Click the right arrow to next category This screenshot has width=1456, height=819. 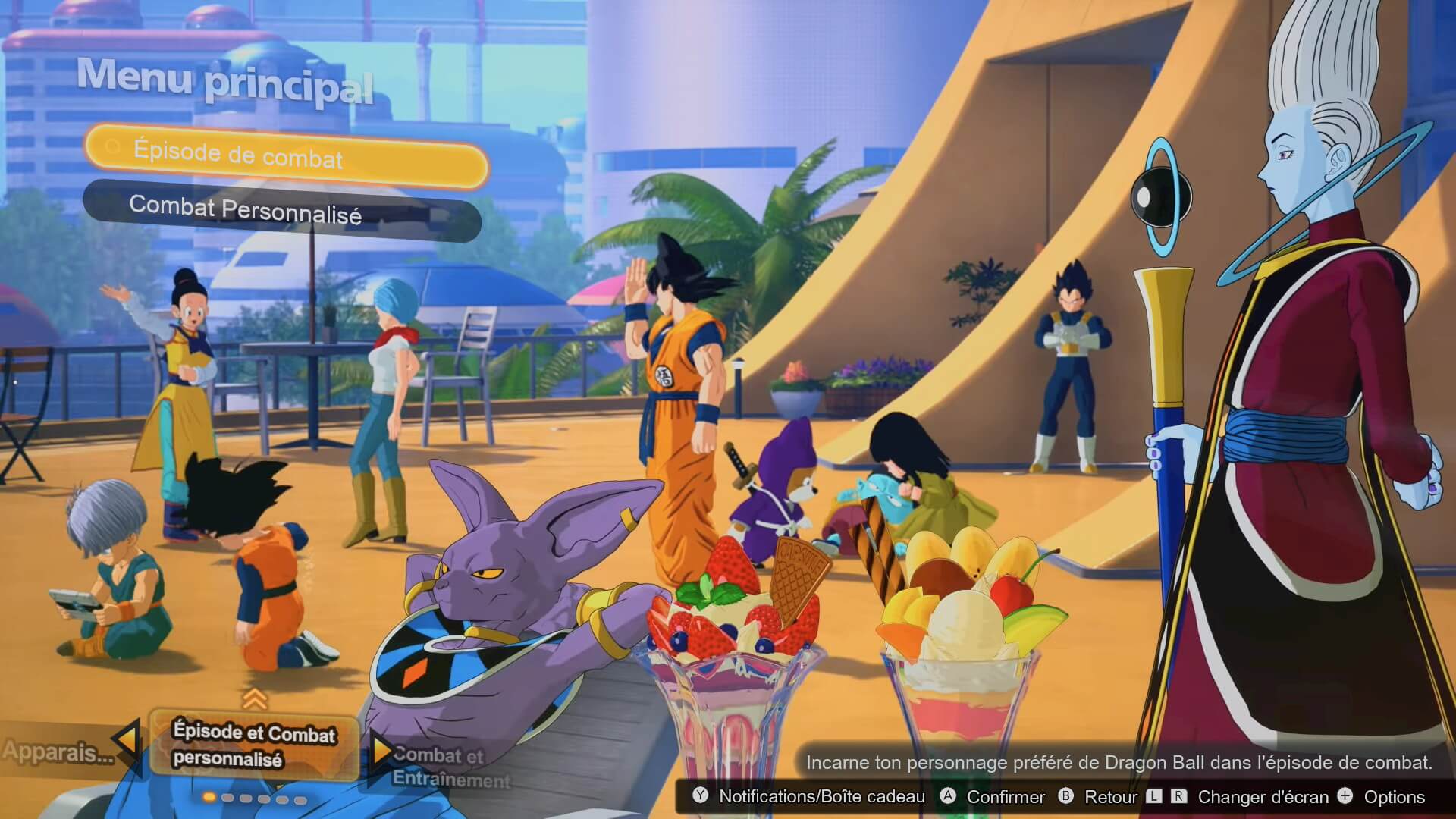pos(379,751)
